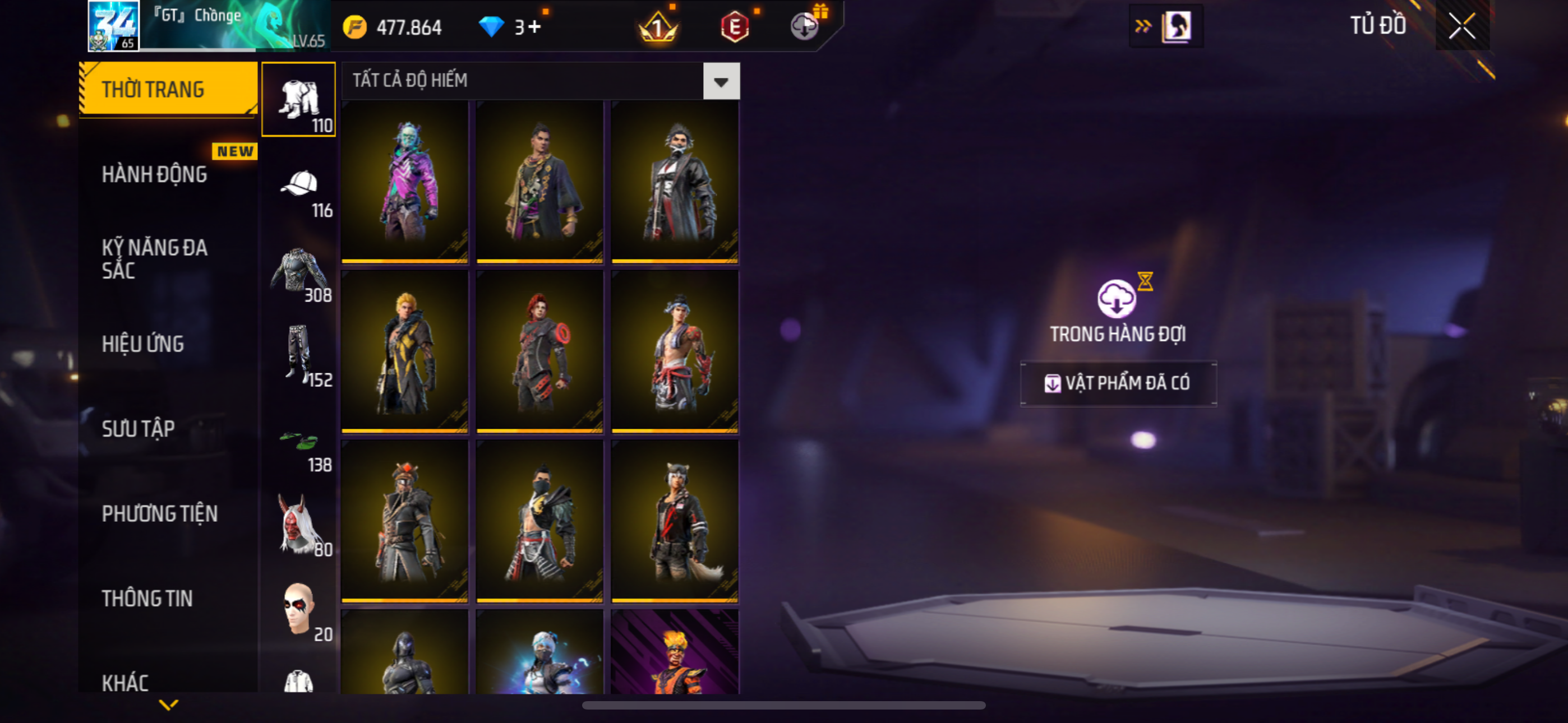
Task: Select the Hiệu Ứng category
Action: click(x=142, y=344)
